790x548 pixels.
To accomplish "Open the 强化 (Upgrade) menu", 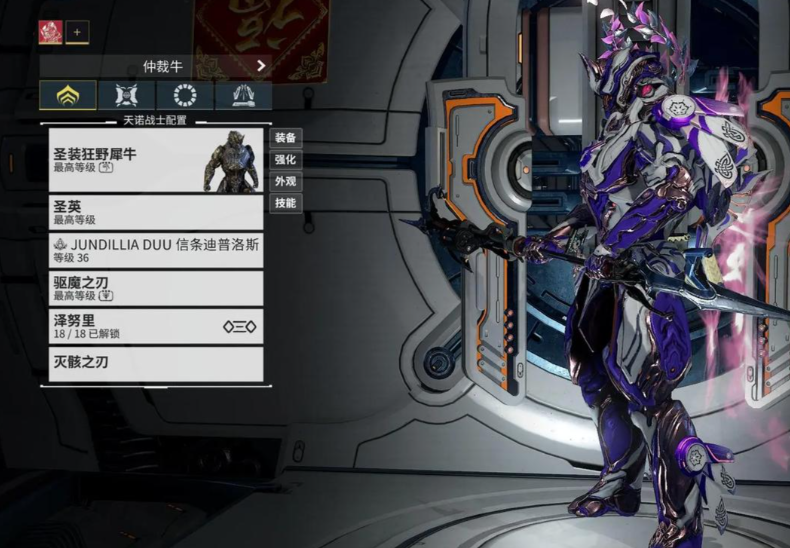I will tap(285, 160).
